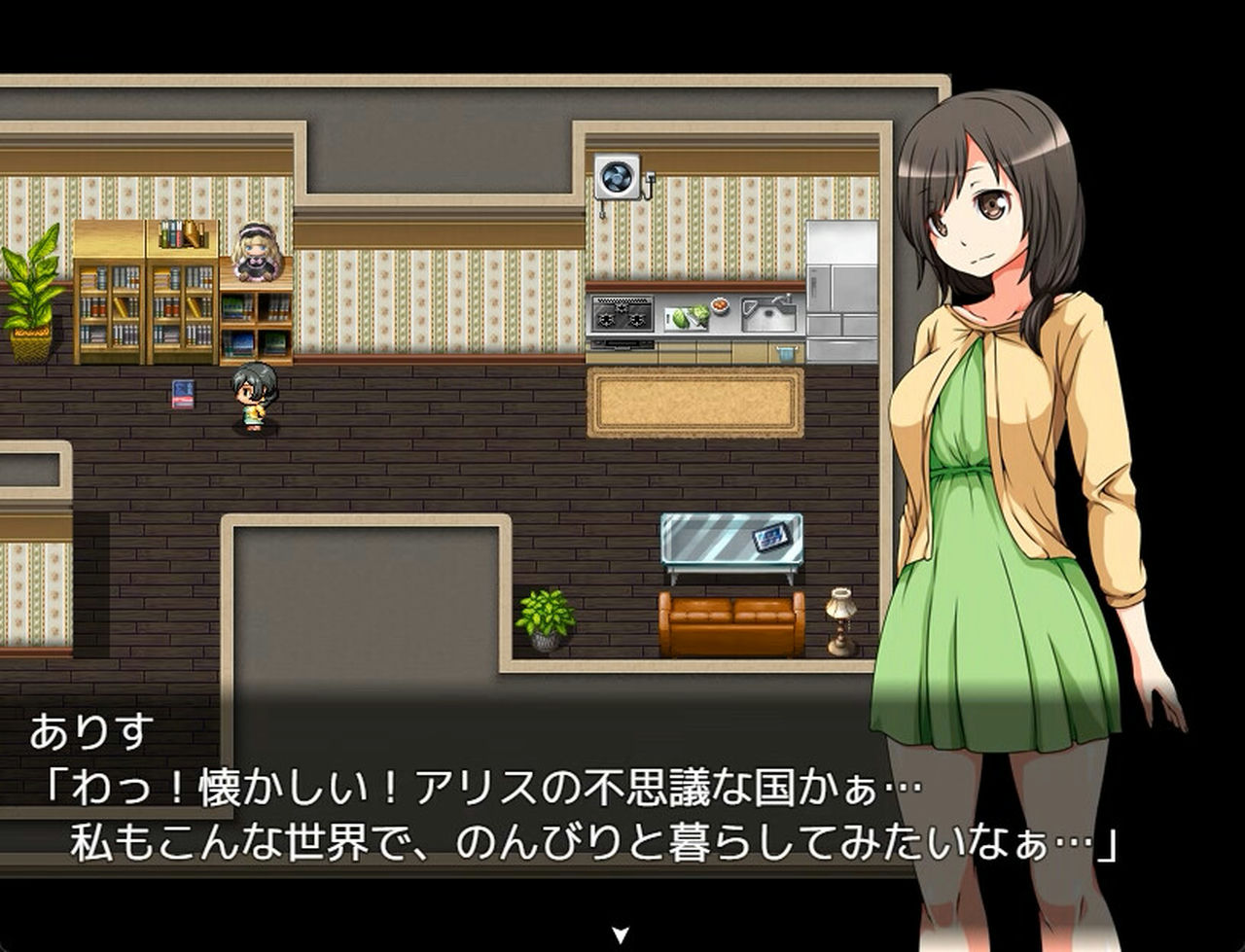Image resolution: width=1245 pixels, height=952 pixels.
Task: Click the tomato dish on the counter
Action: point(720,306)
